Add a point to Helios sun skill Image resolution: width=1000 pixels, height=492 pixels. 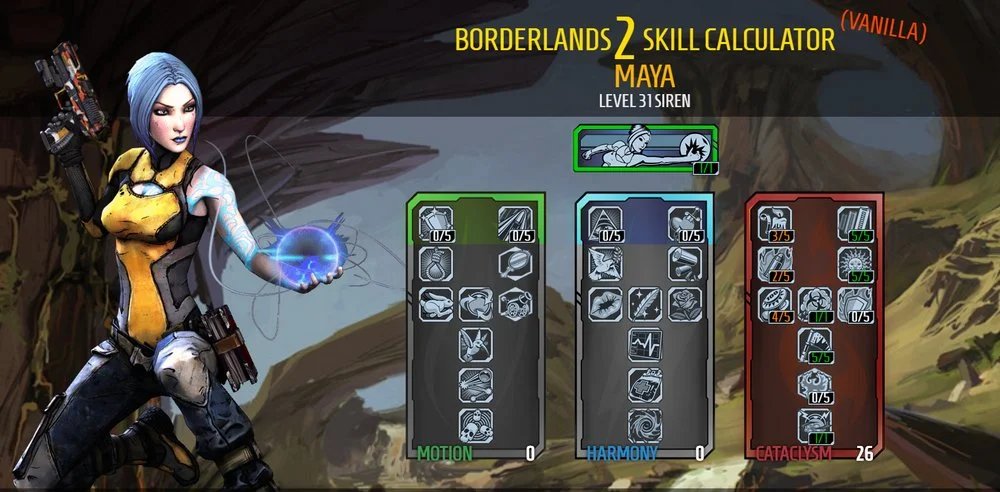[x=855, y=263]
